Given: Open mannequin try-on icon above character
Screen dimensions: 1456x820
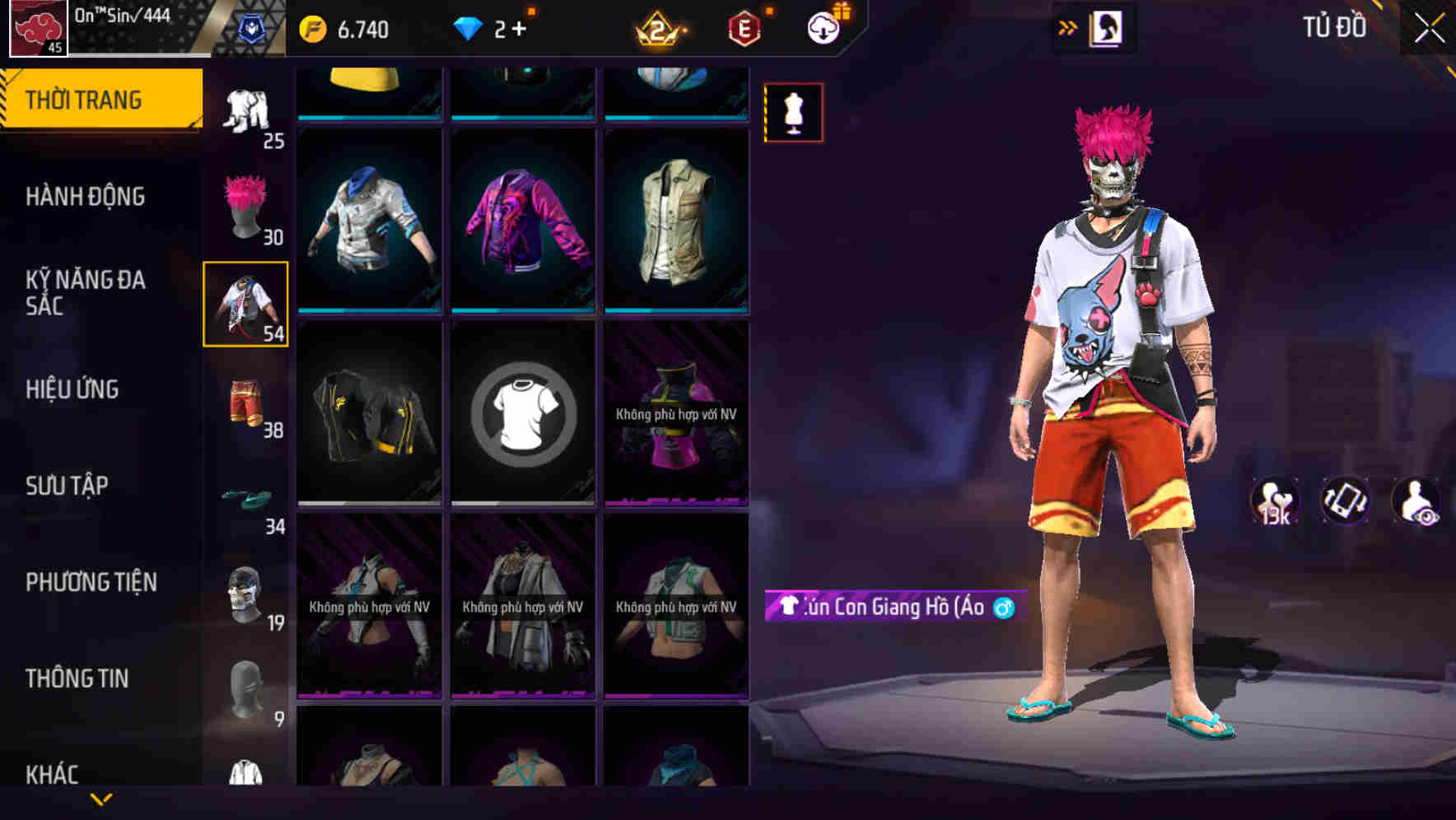Looking at the screenshot, I should click(x=793, y=113).
